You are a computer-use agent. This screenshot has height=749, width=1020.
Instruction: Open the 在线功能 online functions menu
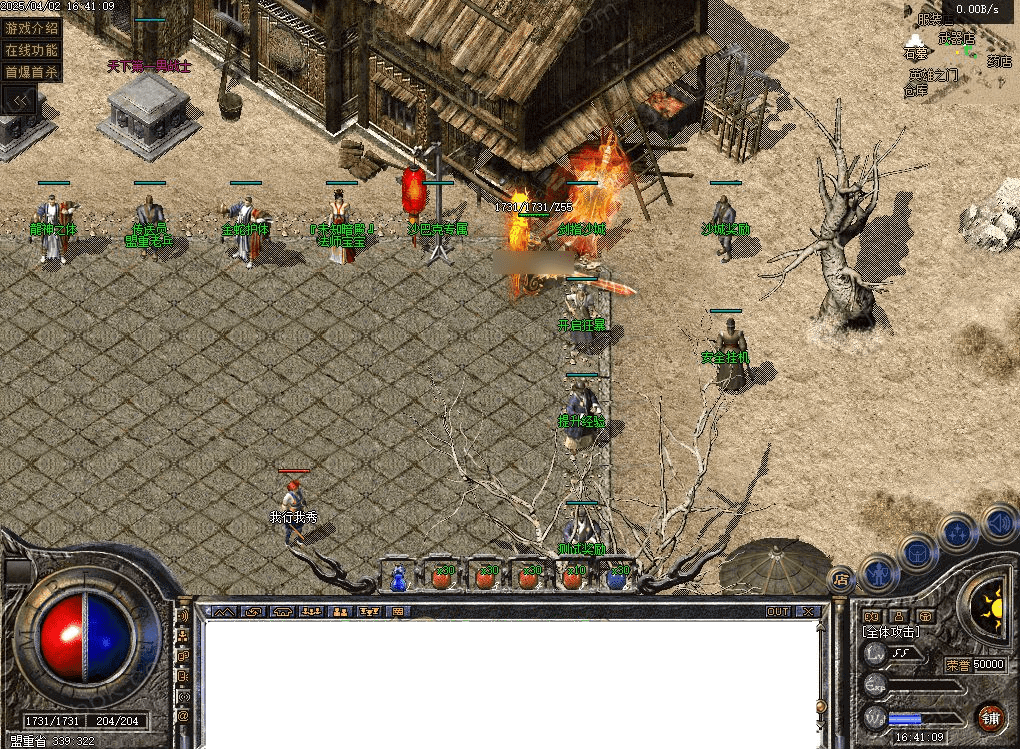click(x=32, y=50)
